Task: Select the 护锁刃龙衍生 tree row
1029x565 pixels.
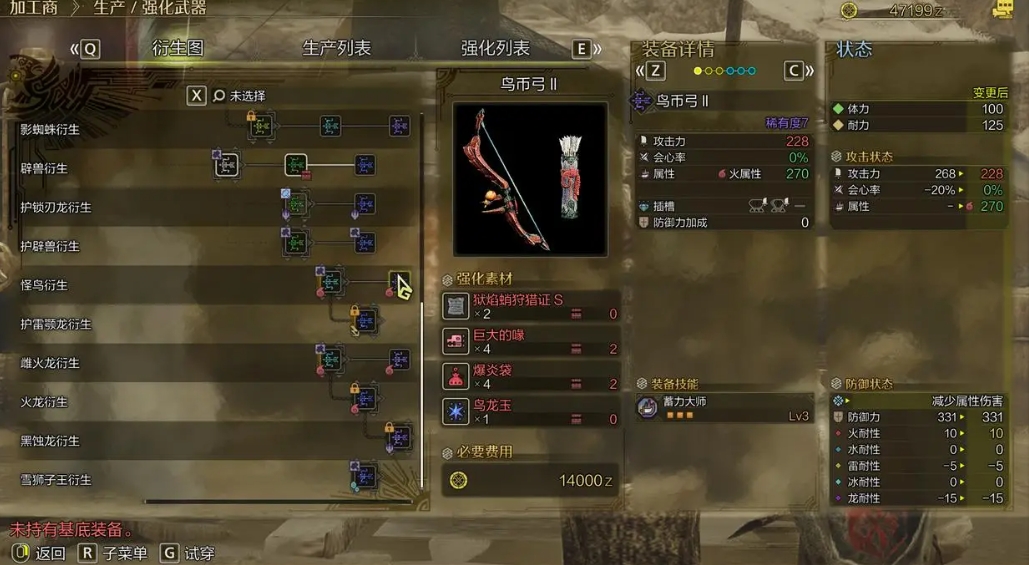Action: [x=56, y=208]
